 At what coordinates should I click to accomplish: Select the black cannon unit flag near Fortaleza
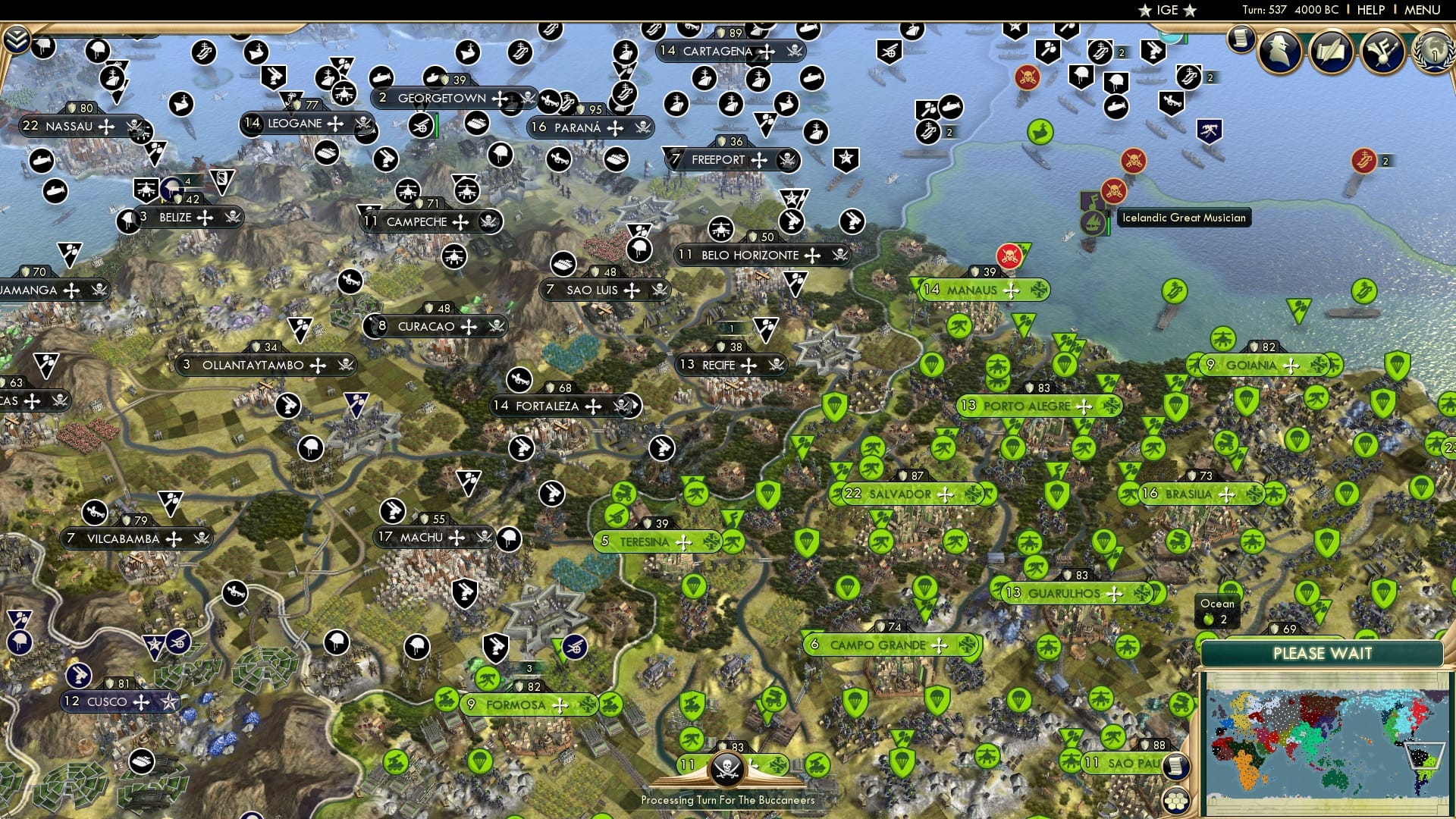pyautogui.click(x=522, y=381)
